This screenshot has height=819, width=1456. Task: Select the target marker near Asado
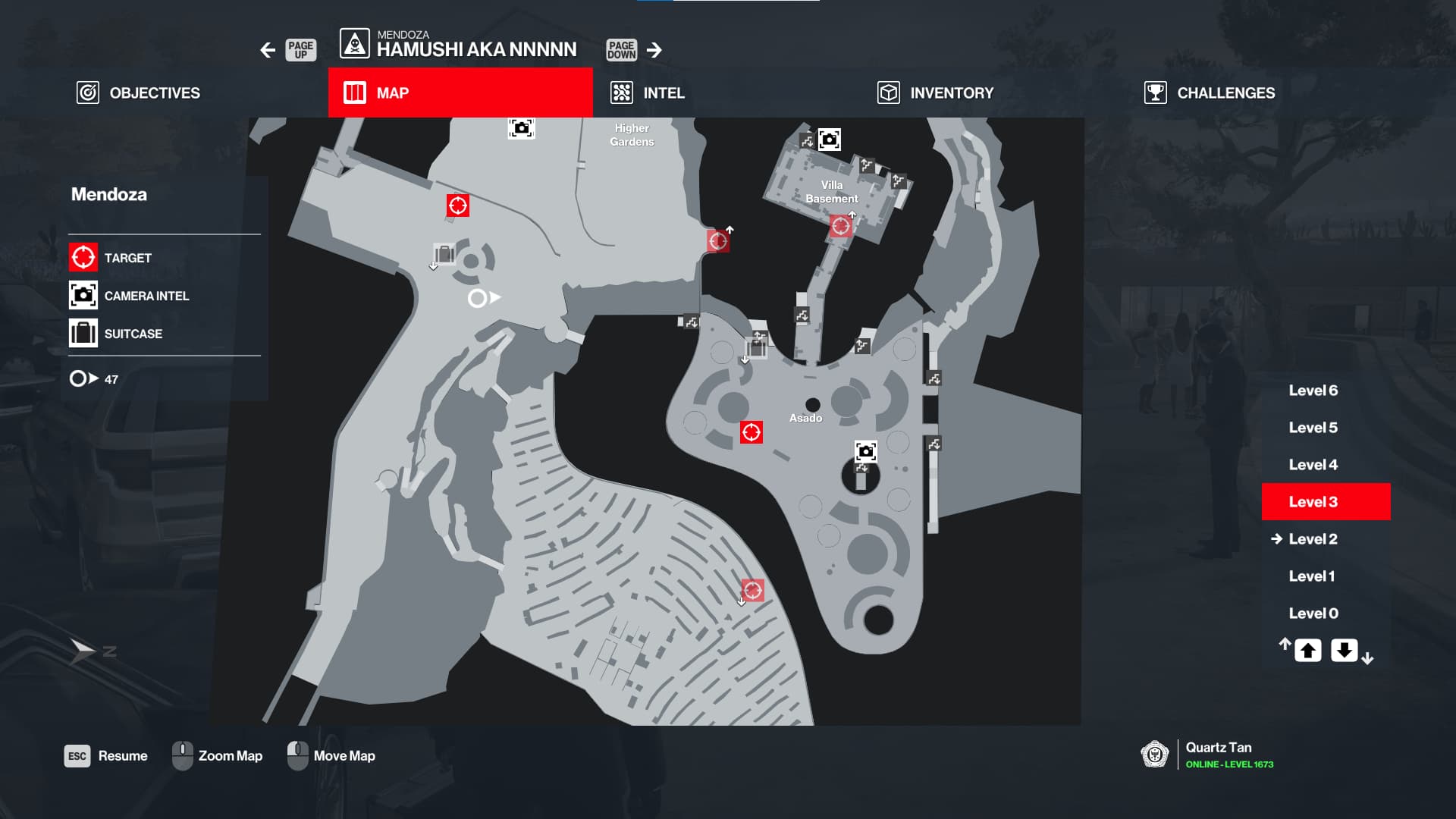click(x=751, y=432)
